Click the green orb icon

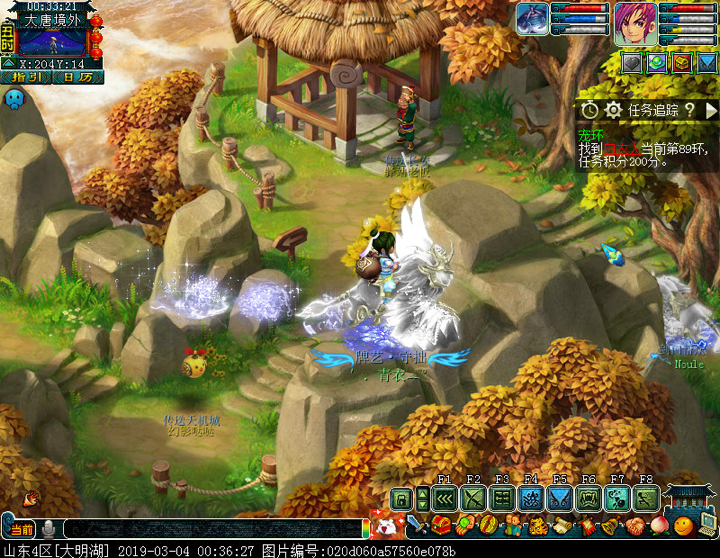657,62
